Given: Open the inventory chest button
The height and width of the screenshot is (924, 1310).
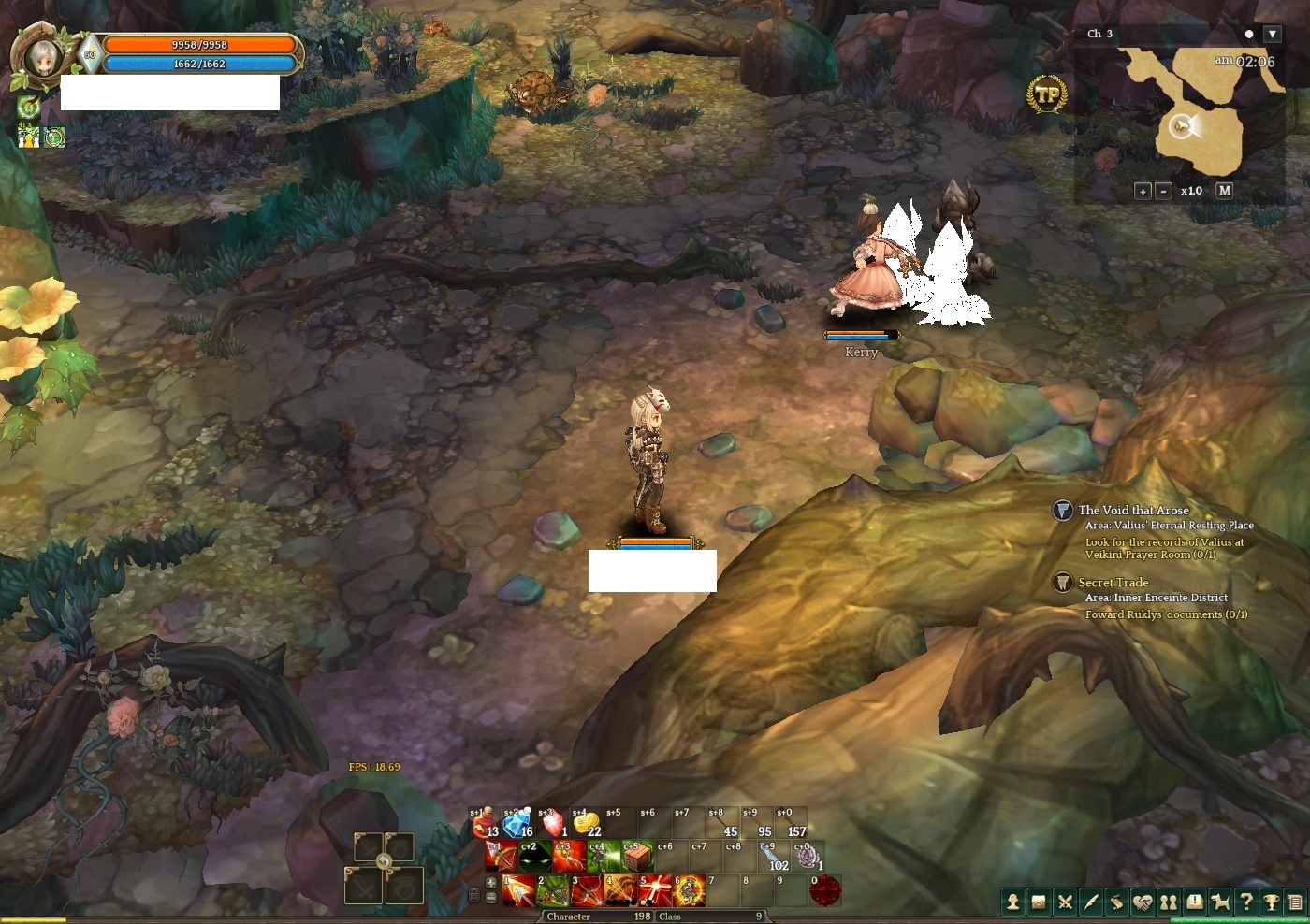Looking at the screenshot, I should click(x=1039, y=902).
